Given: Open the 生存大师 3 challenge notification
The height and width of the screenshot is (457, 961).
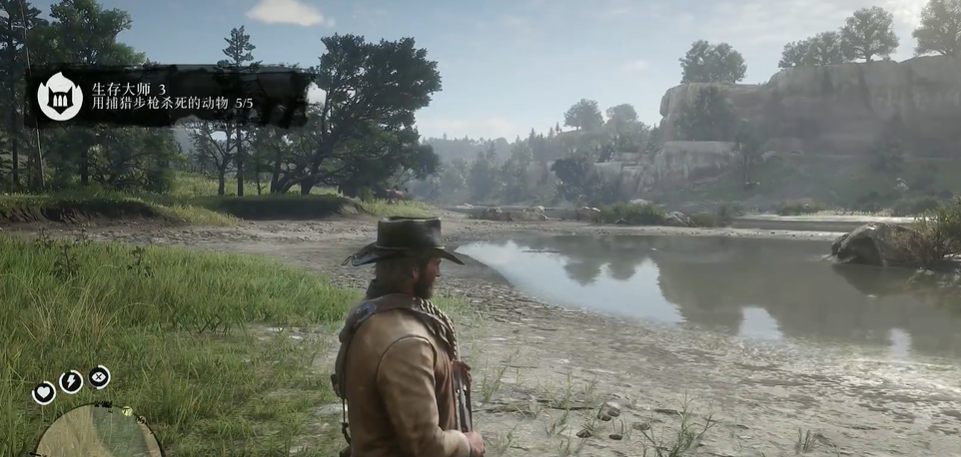Looking at the screenshot, I should pyautogui.click(x=172, y=96).
